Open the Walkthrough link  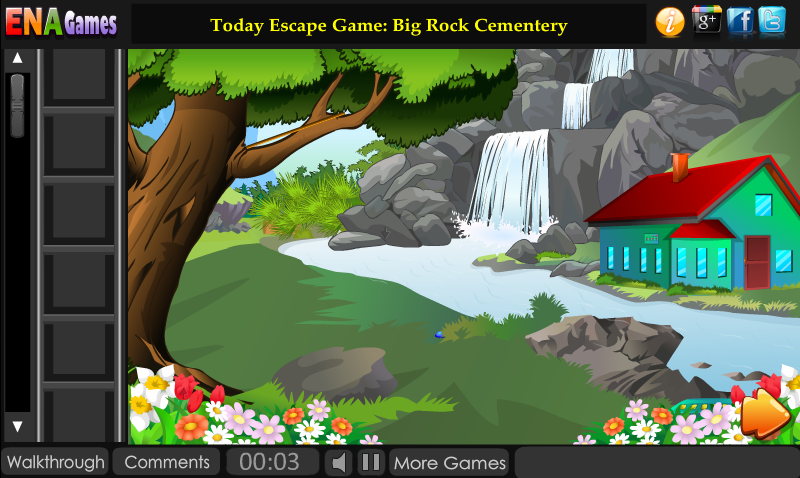click(55, 462)
